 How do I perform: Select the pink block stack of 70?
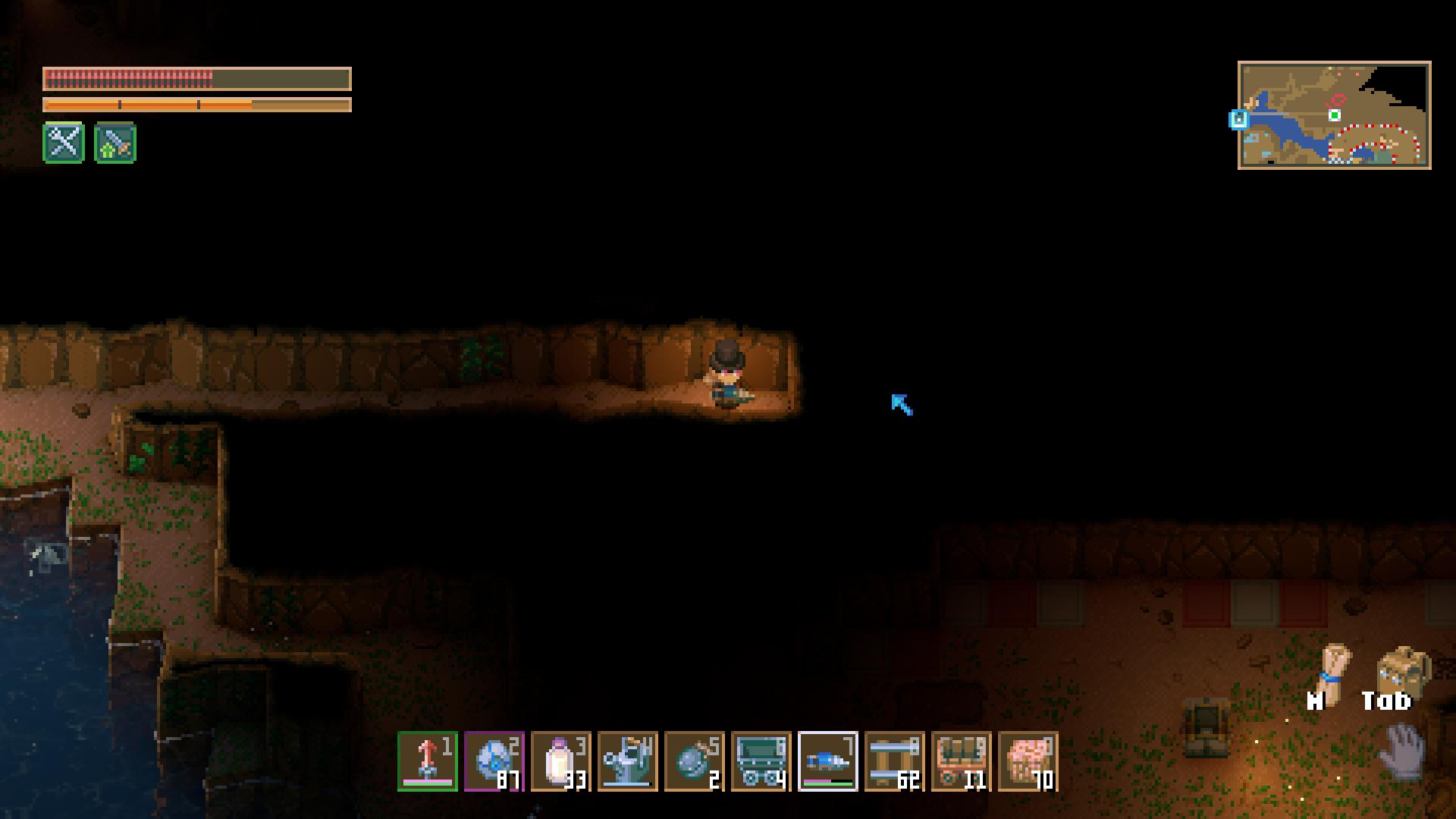pyautogui.click(x=1028, y=761)
